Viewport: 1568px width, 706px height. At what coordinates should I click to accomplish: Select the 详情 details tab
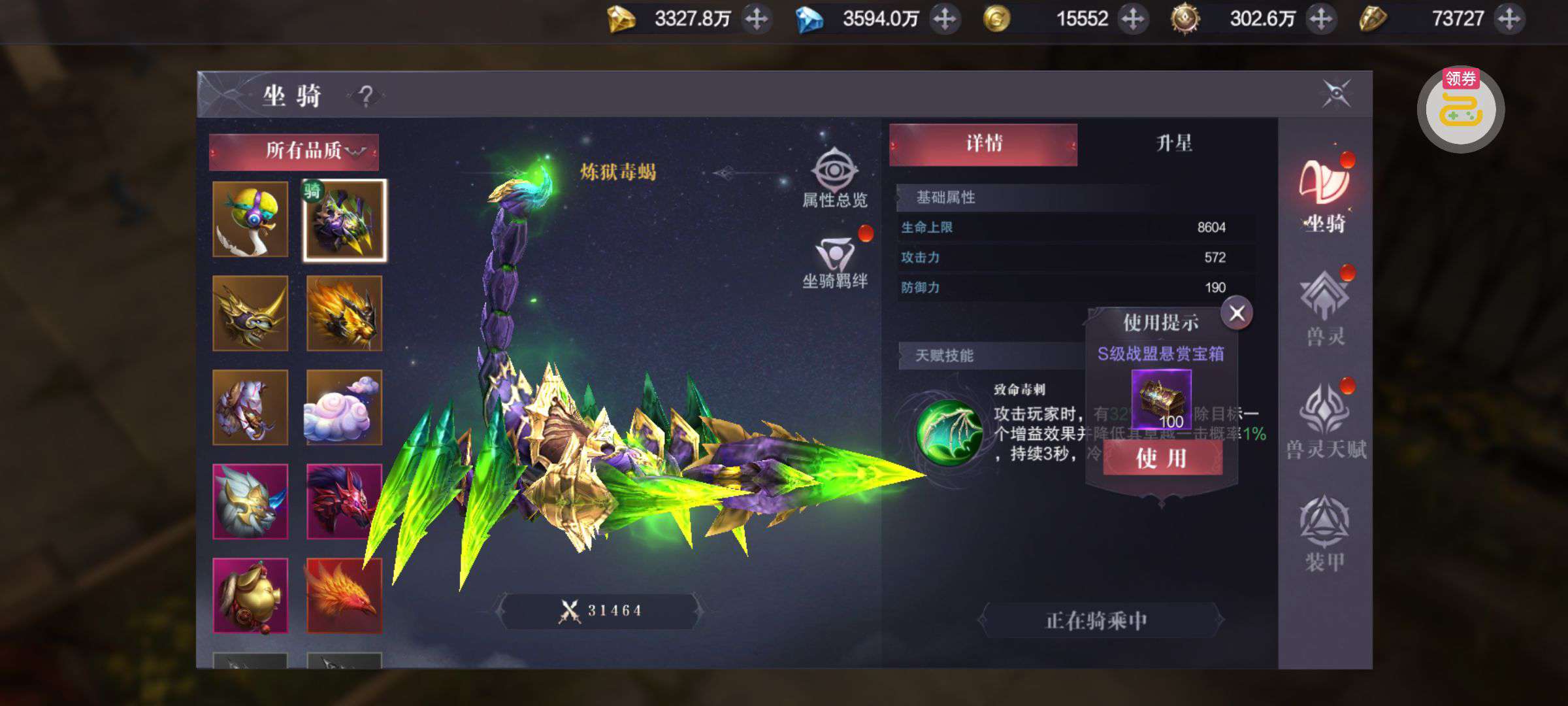983,144
